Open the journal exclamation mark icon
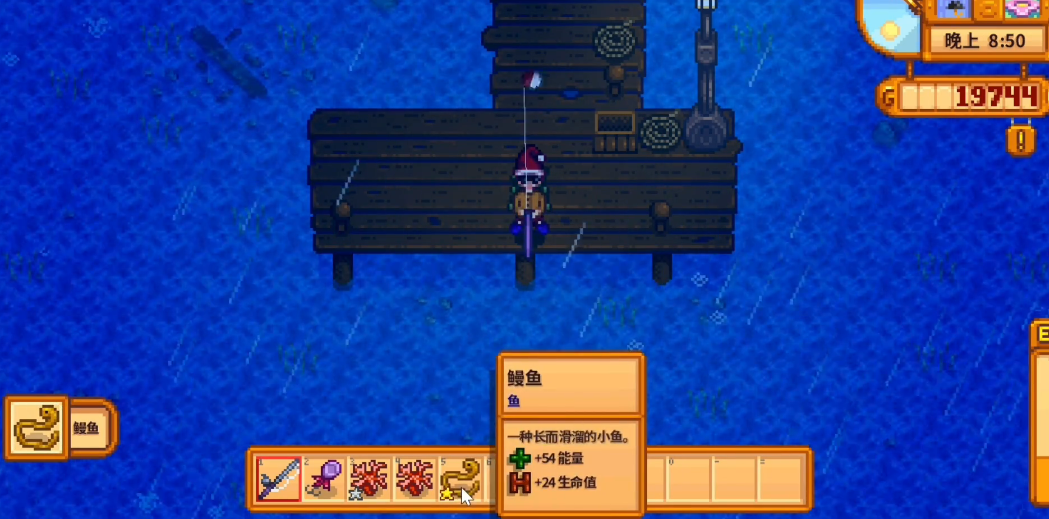Viewport: 1049px width, 519px height. 1020,140
